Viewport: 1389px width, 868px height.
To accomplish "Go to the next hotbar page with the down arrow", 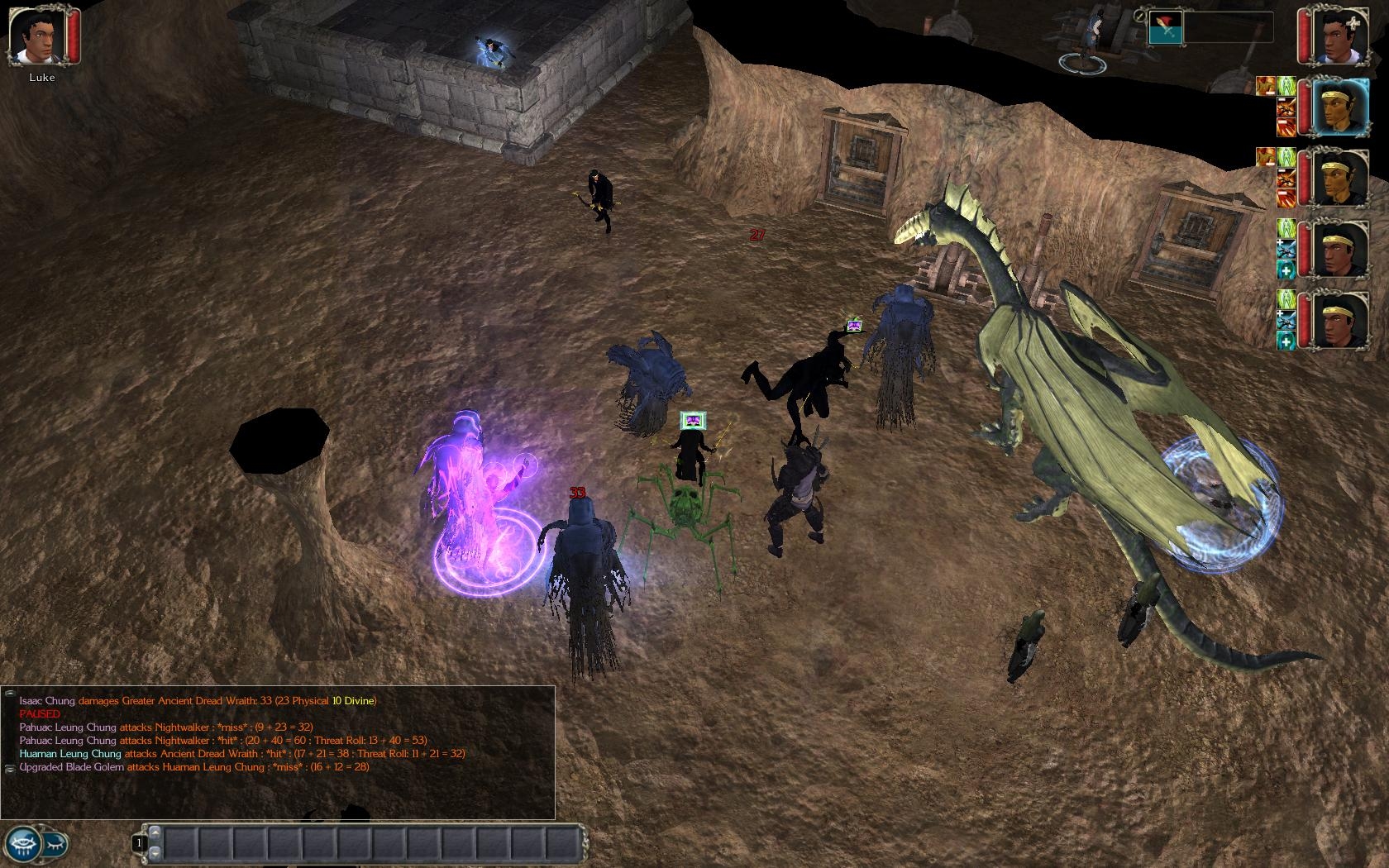I will pos(155,854).
